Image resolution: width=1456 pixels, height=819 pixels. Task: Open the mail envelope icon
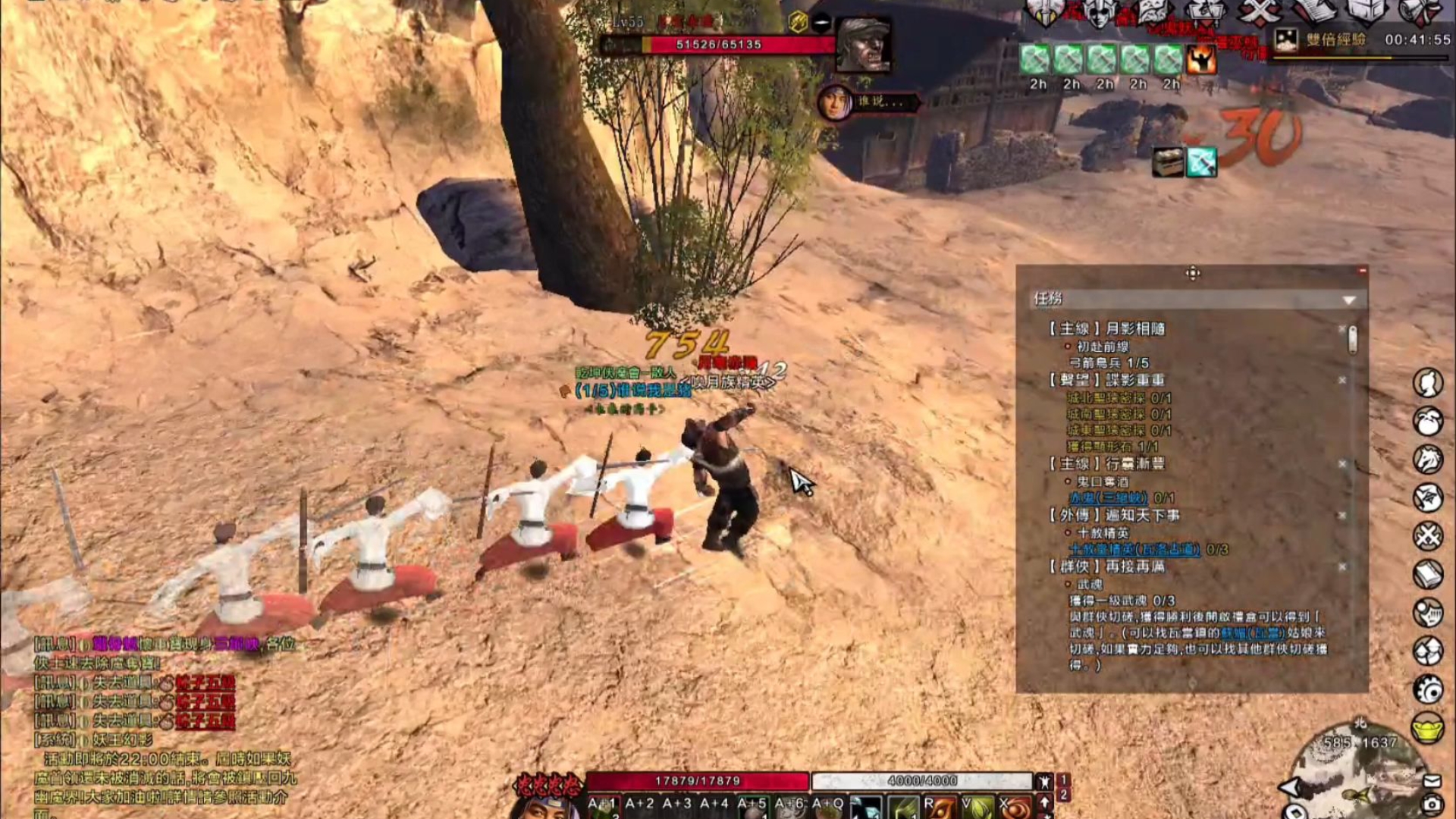(x=1432, y=780)
